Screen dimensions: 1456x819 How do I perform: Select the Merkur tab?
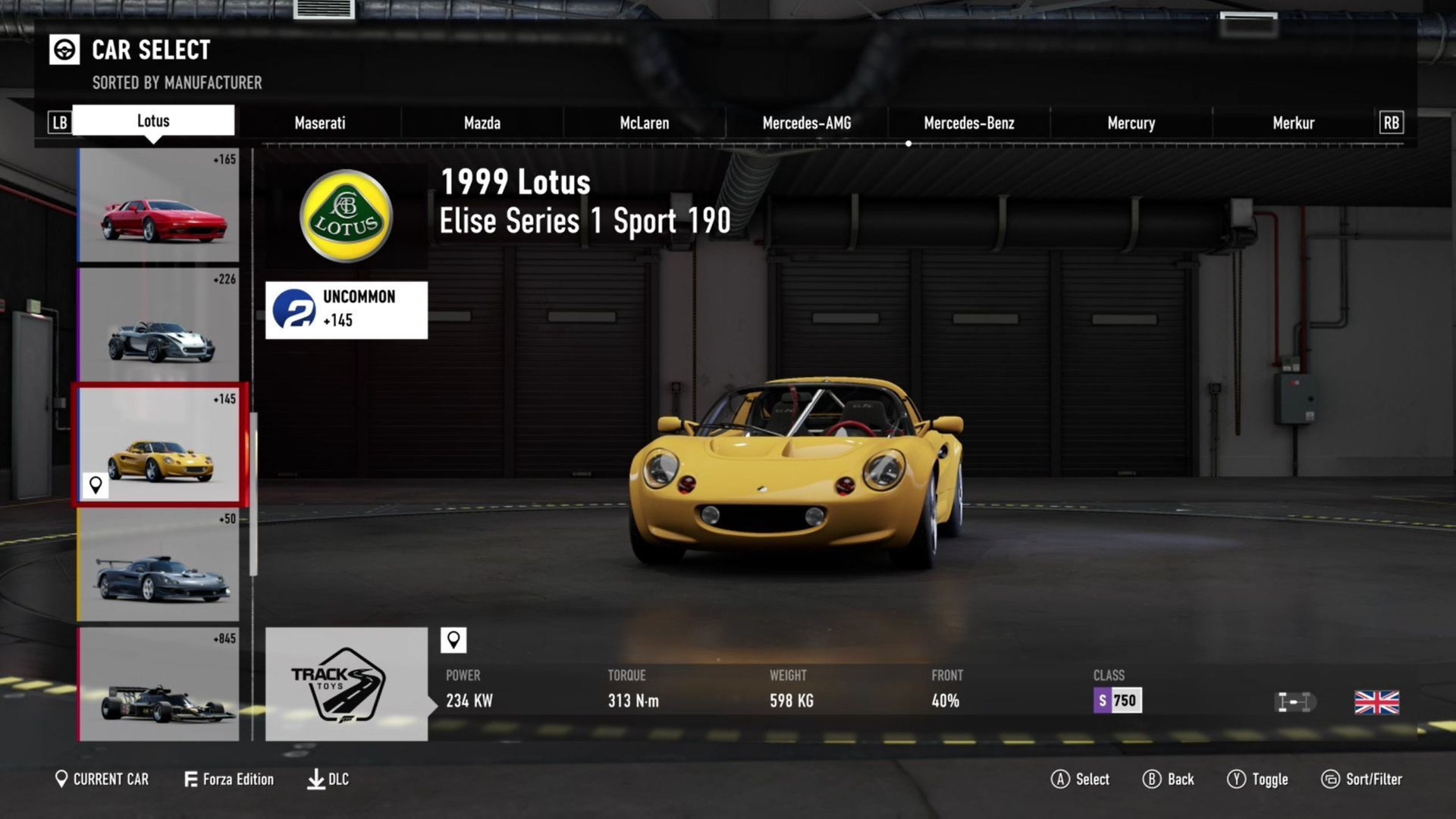coord(1293,123)
